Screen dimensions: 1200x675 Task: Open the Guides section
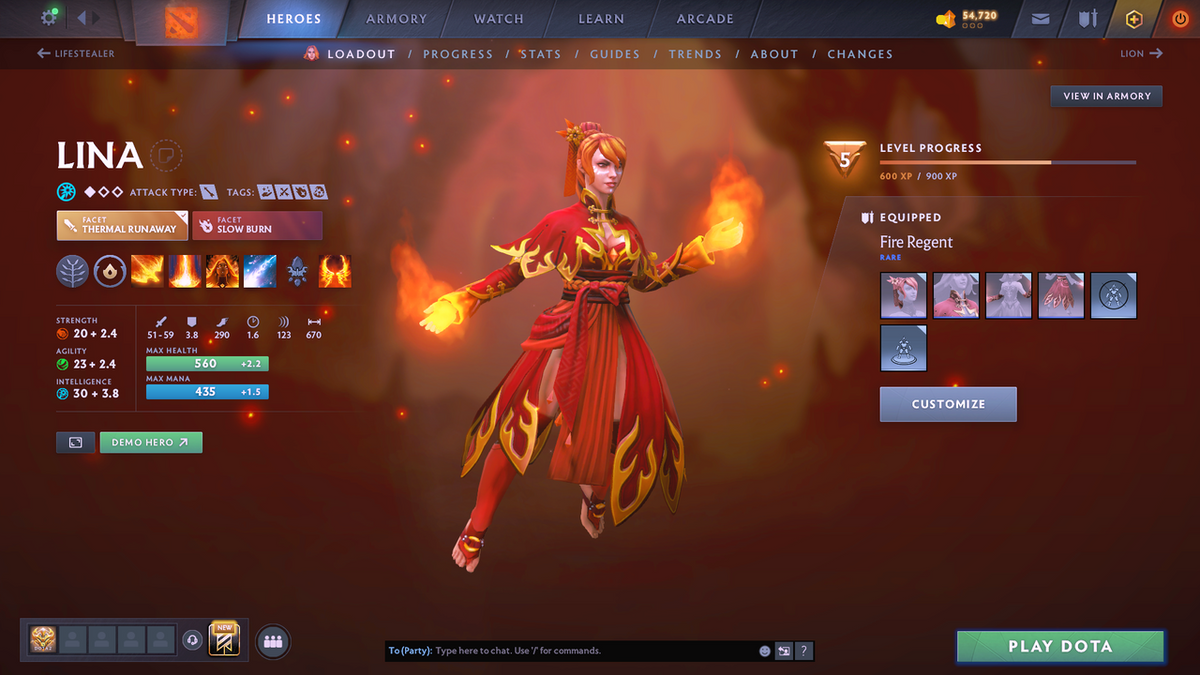coord(614,54)
